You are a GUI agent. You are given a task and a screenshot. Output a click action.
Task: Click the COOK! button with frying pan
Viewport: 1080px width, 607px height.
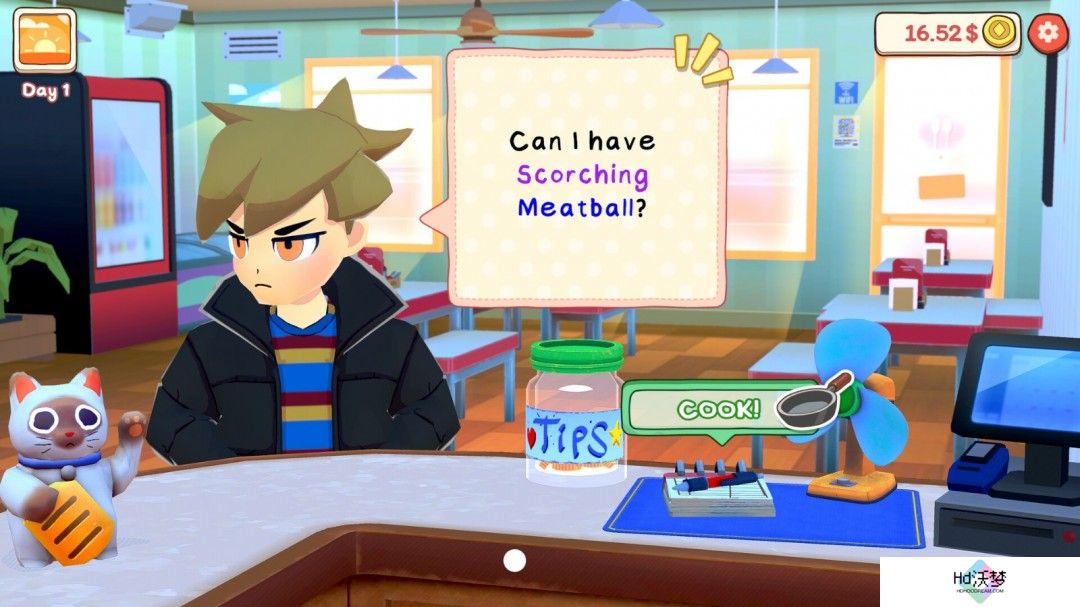pyautogui.click(x=735, y=408)
